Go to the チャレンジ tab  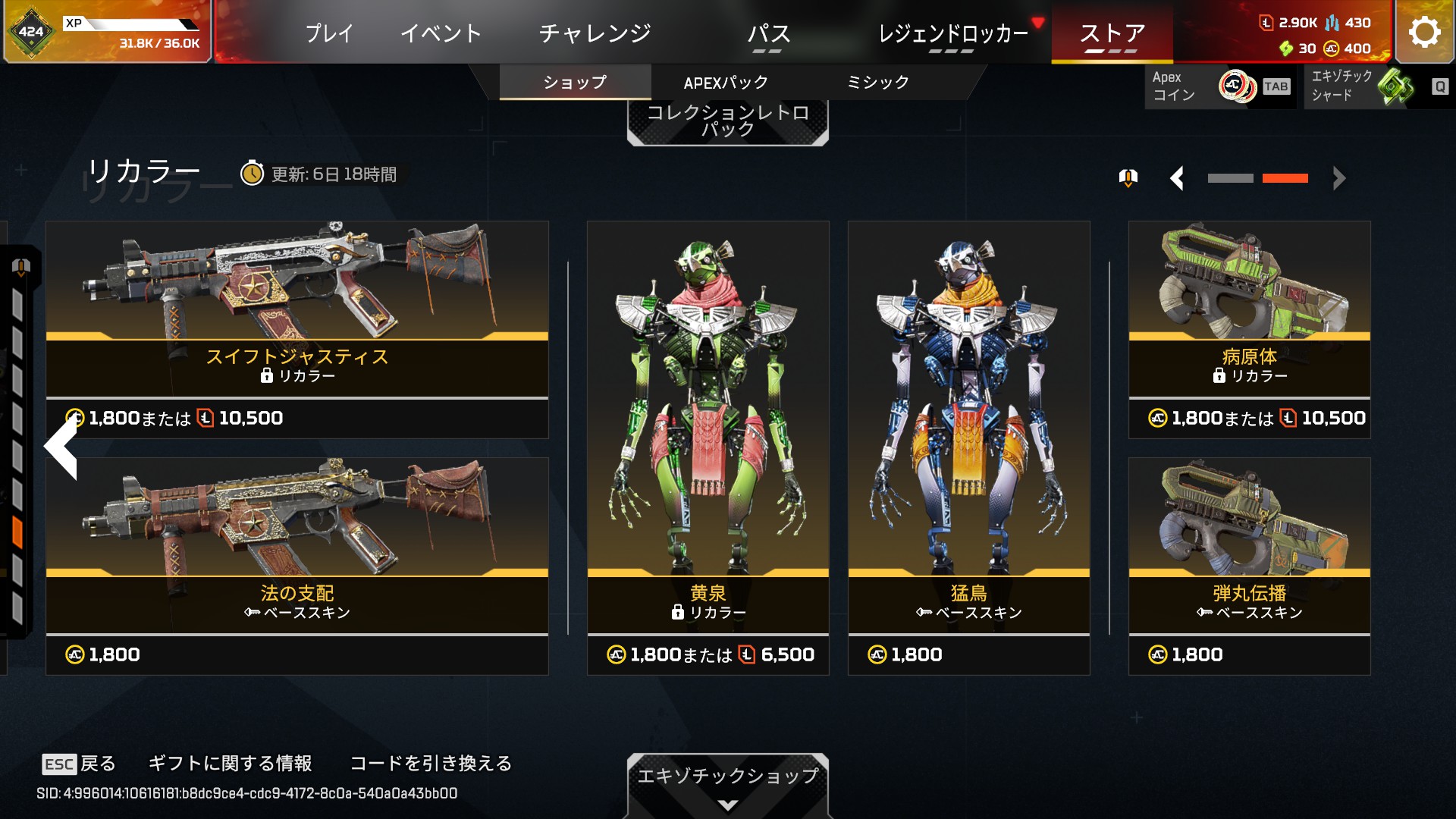coord(595,33)
